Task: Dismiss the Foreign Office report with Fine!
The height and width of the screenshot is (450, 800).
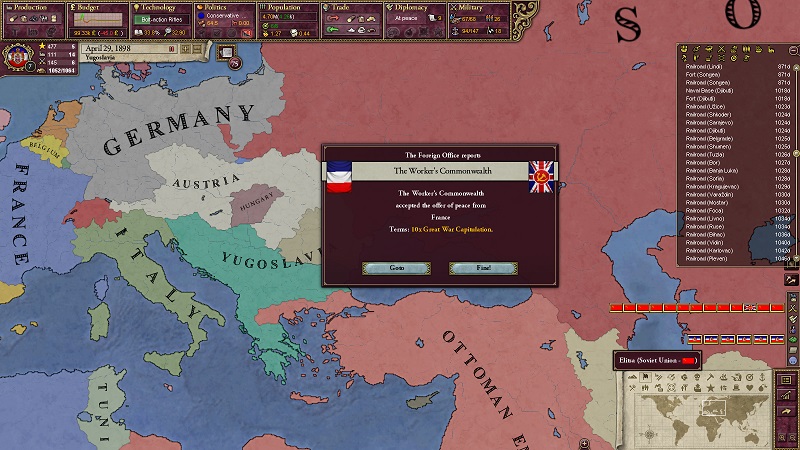Action: click(483, 268)
